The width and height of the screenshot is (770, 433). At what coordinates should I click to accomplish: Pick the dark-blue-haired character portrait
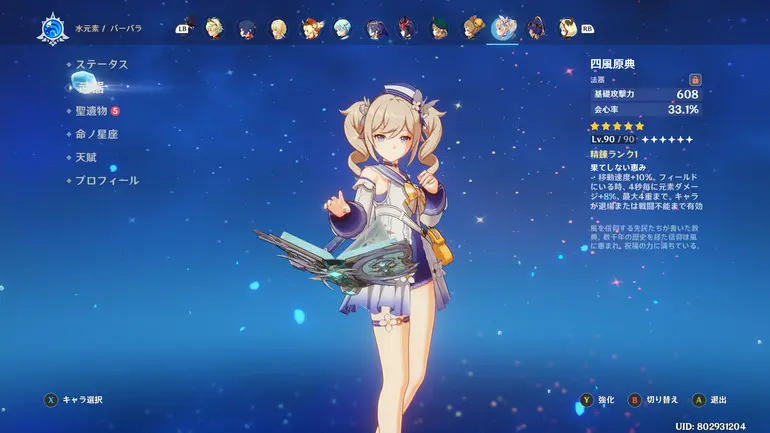click(247, 28)
